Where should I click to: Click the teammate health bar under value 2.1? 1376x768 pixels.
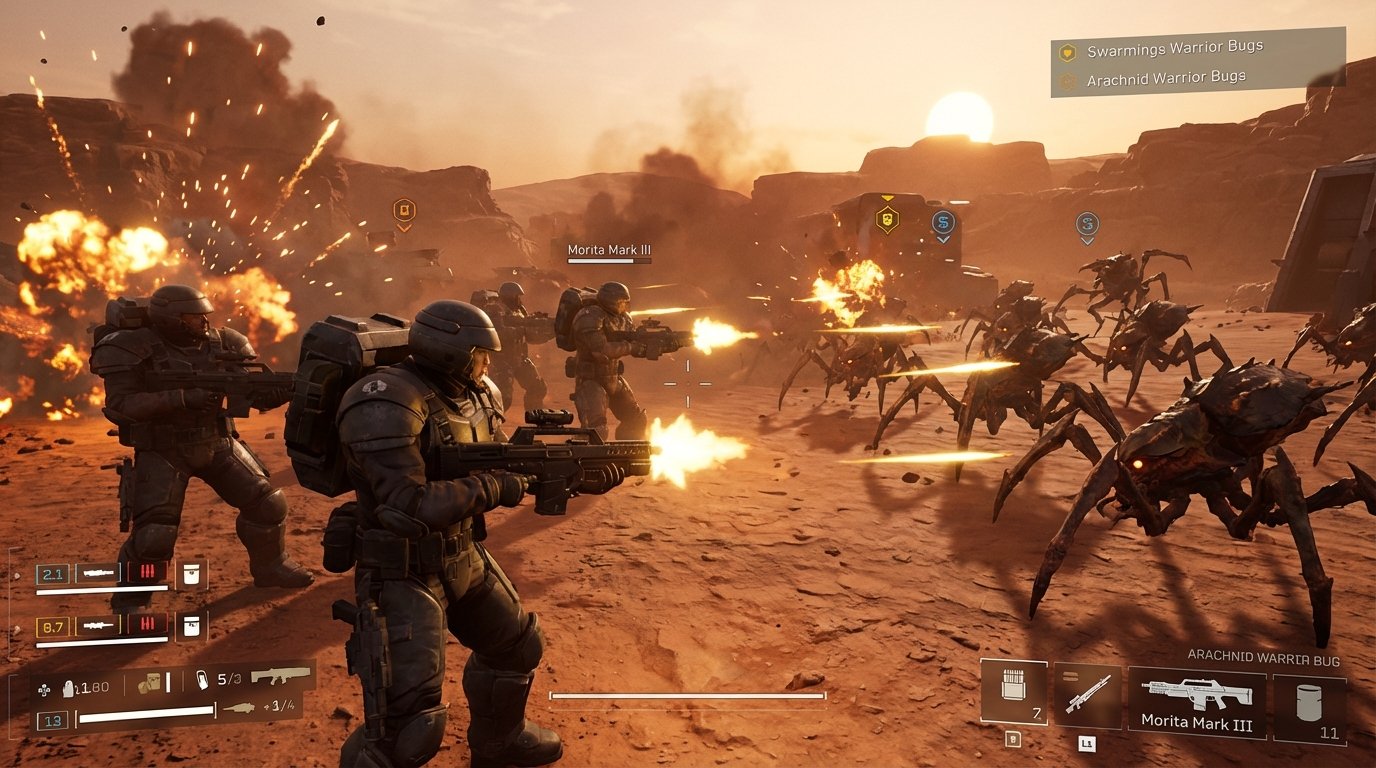click(101, 588)
